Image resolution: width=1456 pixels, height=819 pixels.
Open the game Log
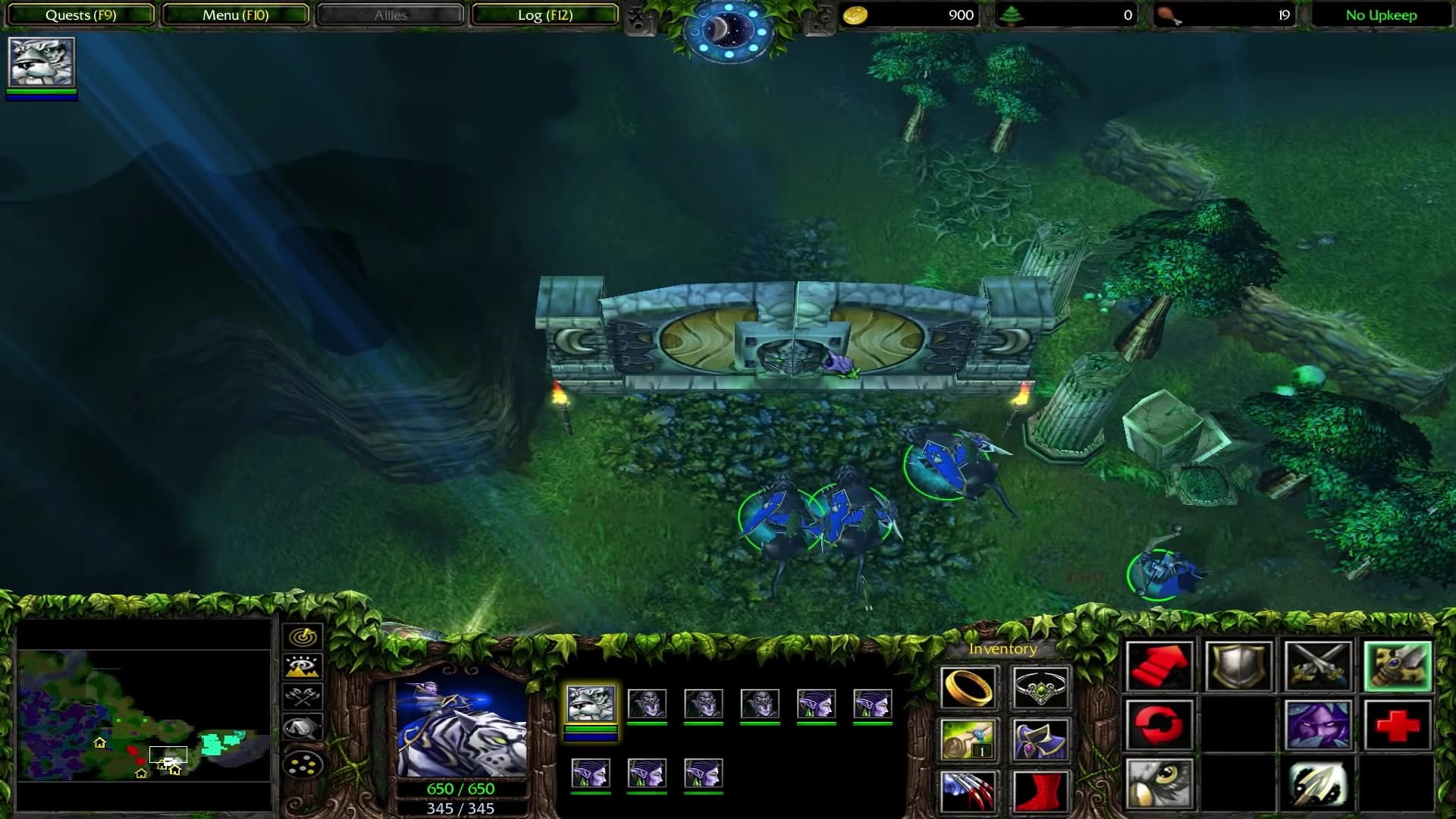tap(544, 14)
